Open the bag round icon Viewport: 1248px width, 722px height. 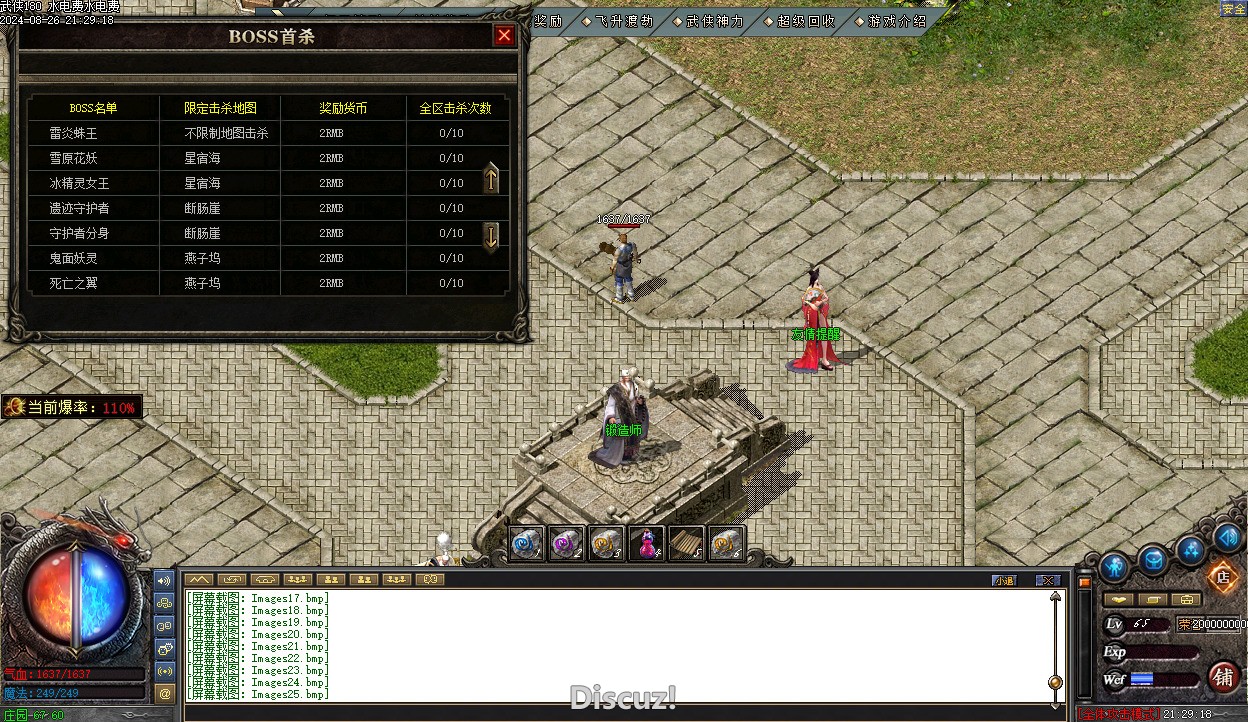1153,560
